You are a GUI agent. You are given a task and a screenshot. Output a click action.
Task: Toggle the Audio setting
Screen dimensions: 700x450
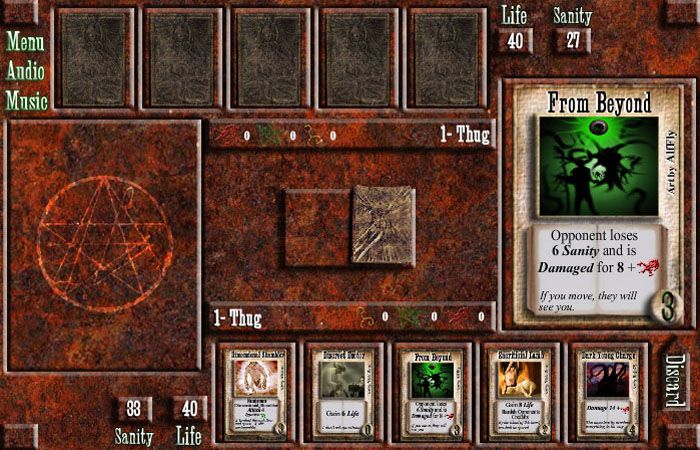tap(27, 71)
